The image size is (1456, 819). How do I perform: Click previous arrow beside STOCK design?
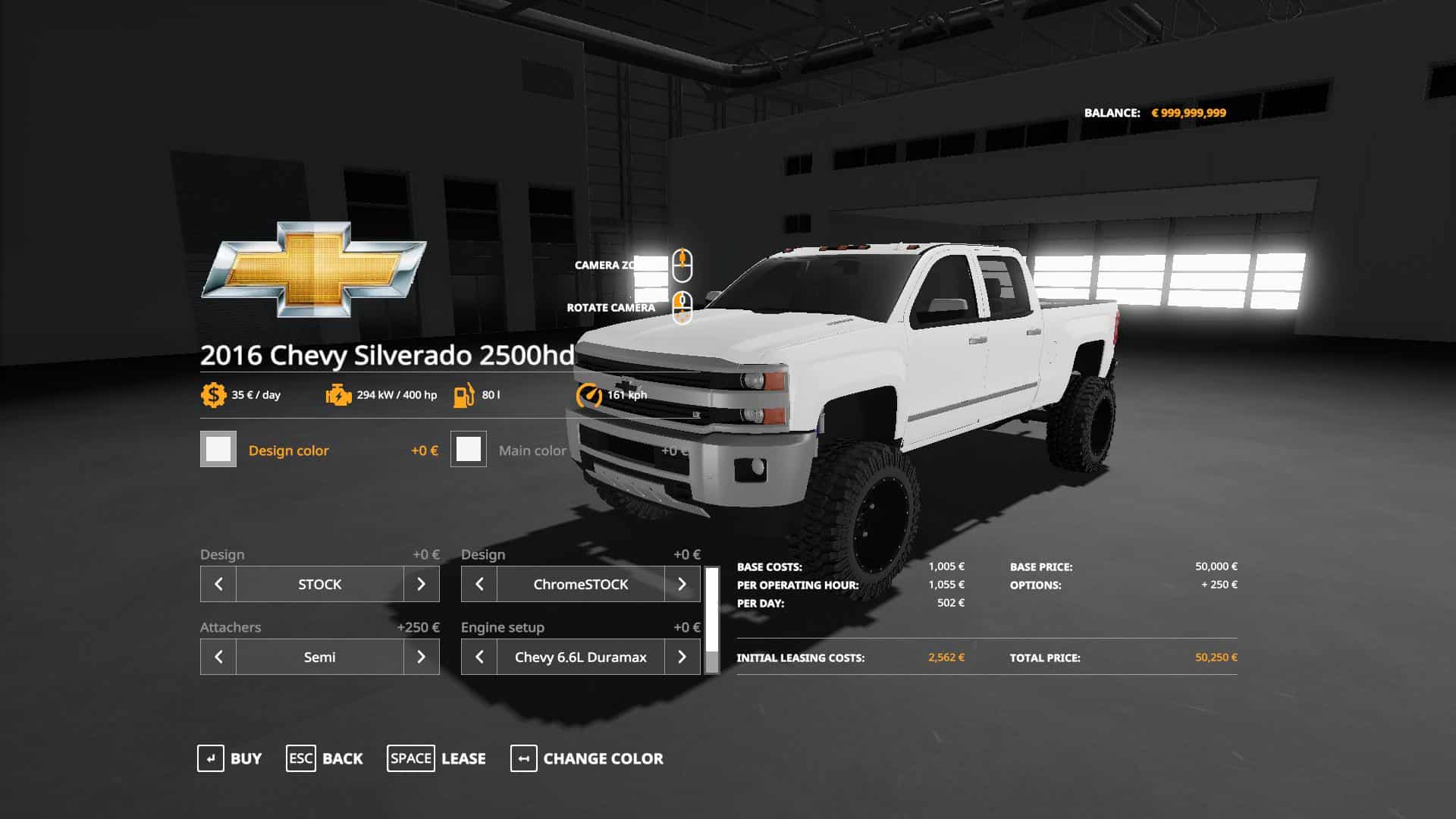click(x=218, y=584)
